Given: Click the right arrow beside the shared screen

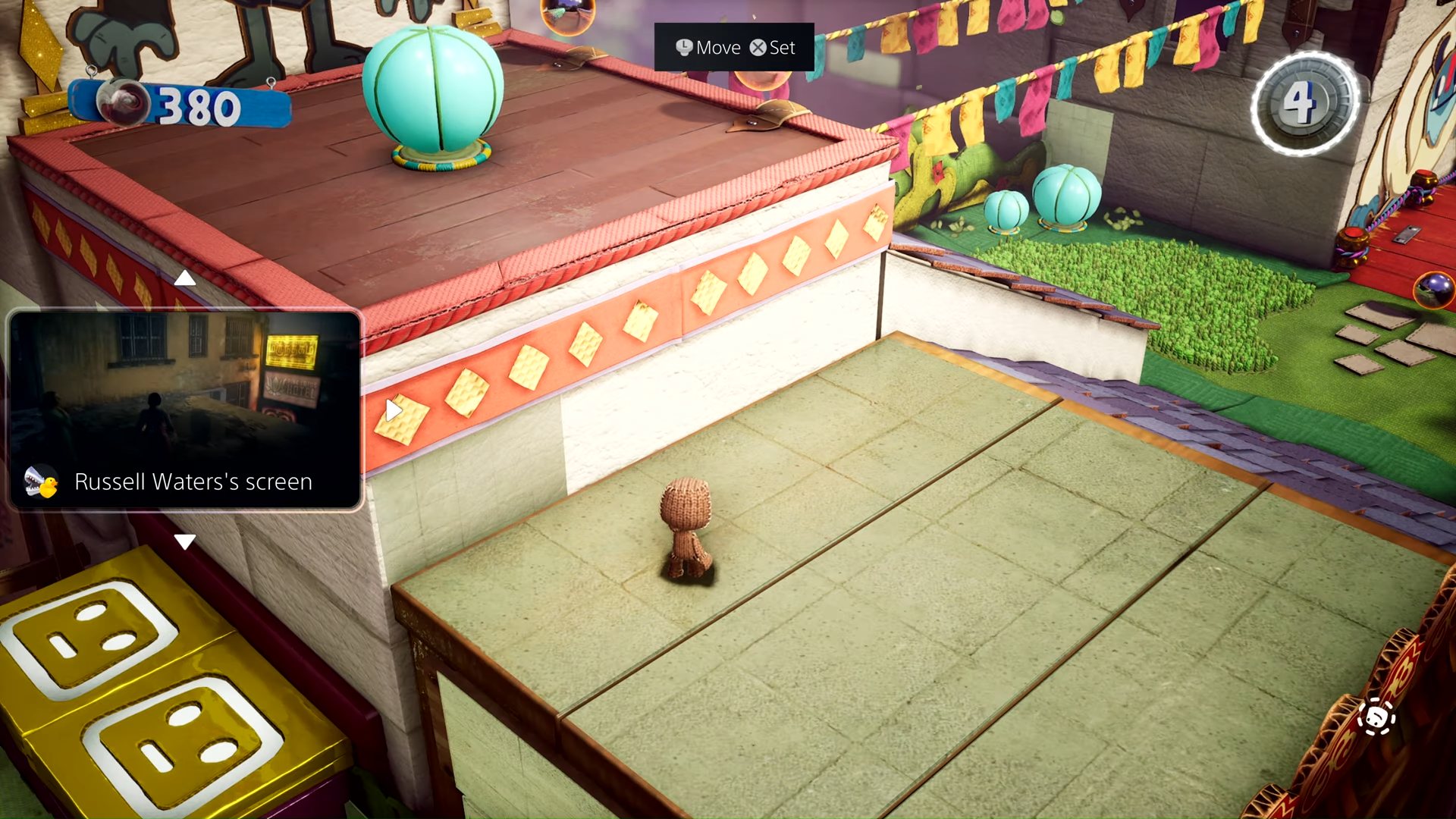Looking at the screenshot, I should [x=393, y=410].
